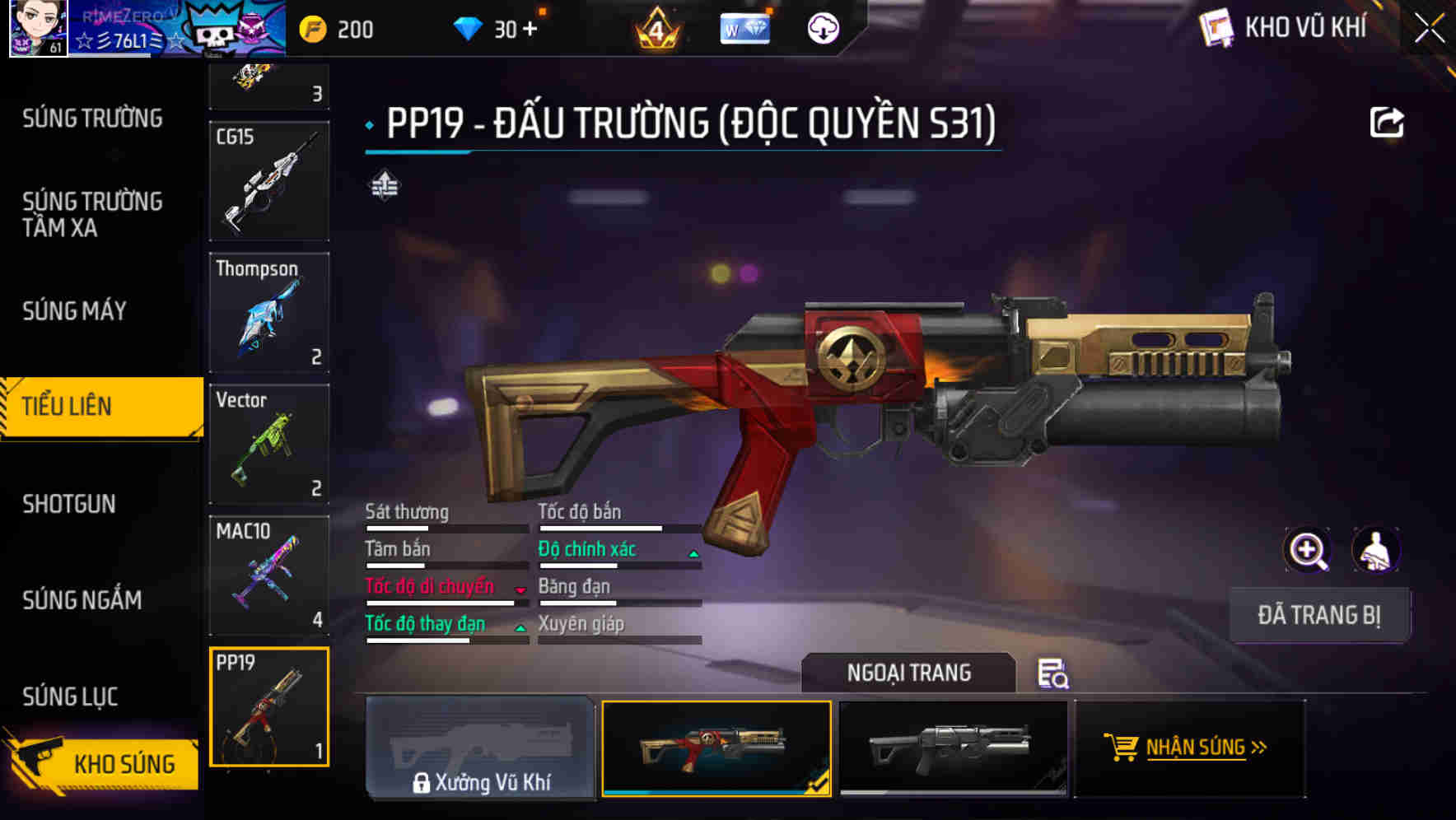Click the character preview icon next to magnifier
Viewport: 1456px width, 820px height.
pos(1376,550)
